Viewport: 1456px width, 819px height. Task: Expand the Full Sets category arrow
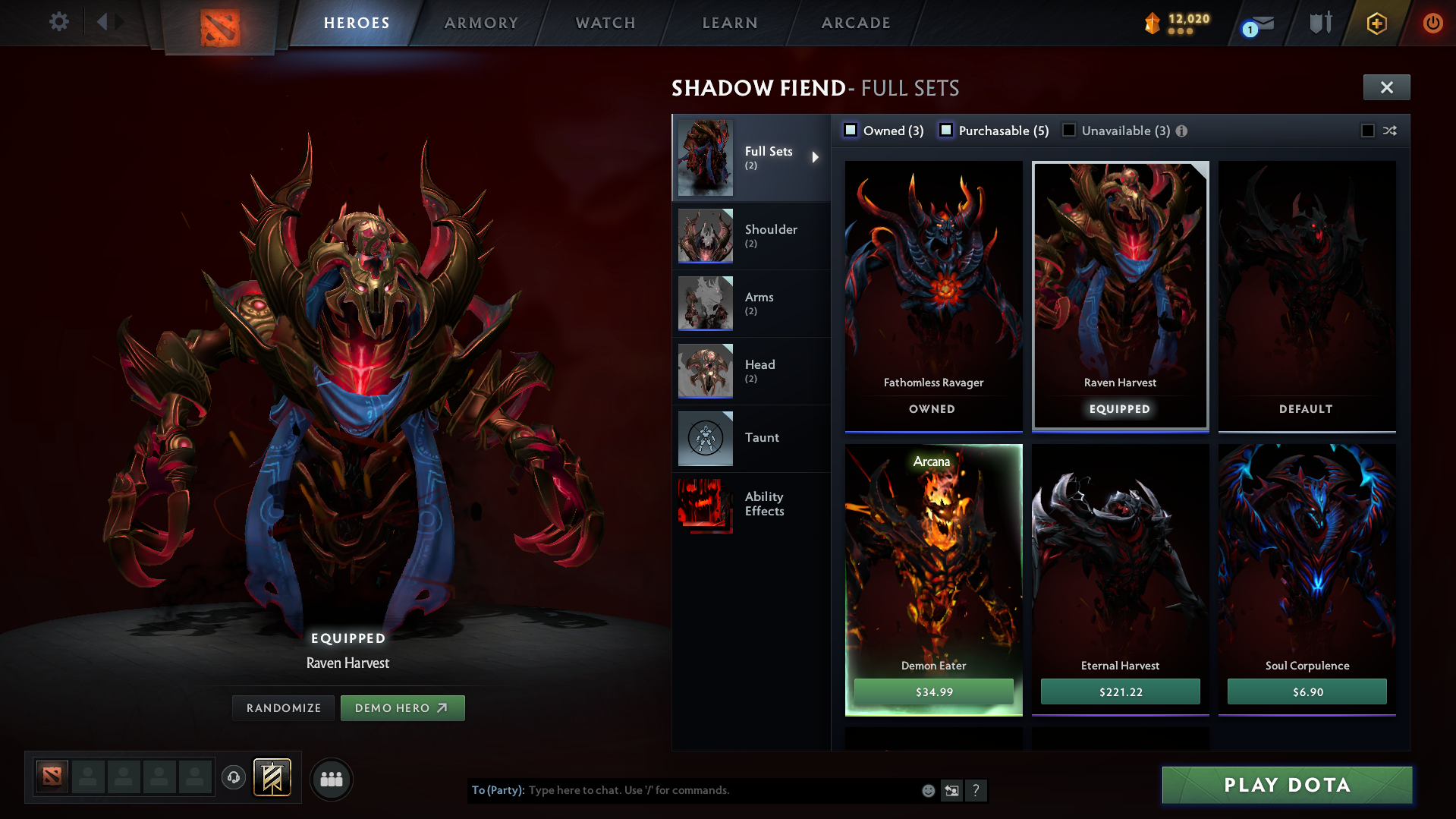coord(816,157)
